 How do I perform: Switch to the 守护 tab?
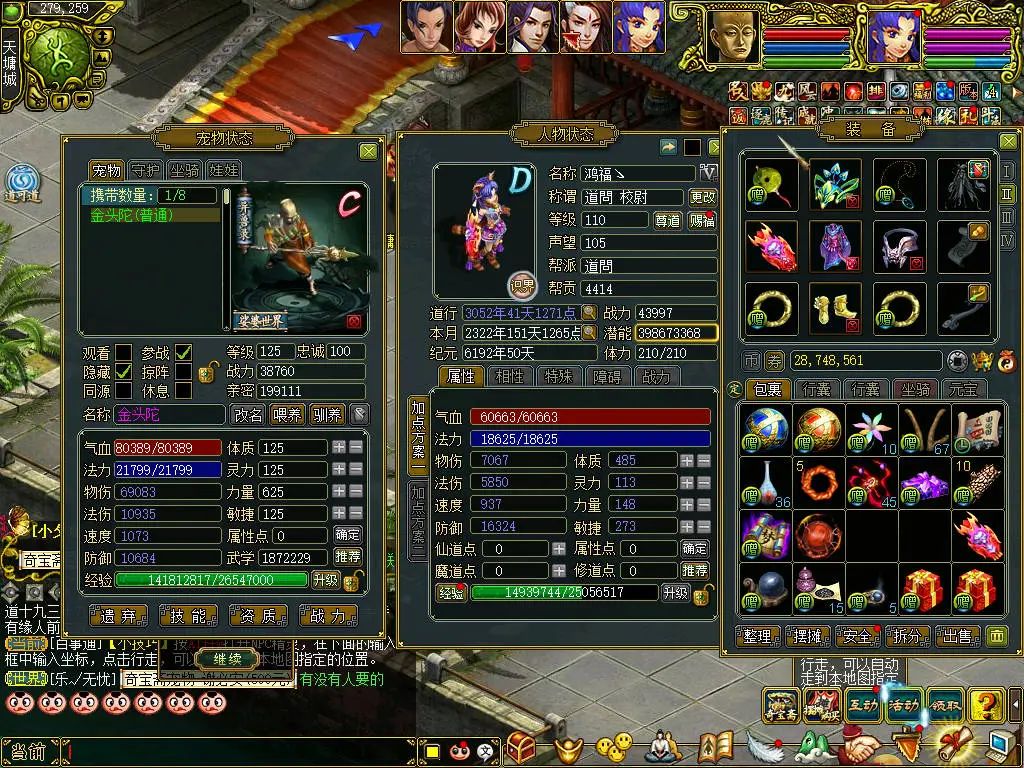point(146,170)
